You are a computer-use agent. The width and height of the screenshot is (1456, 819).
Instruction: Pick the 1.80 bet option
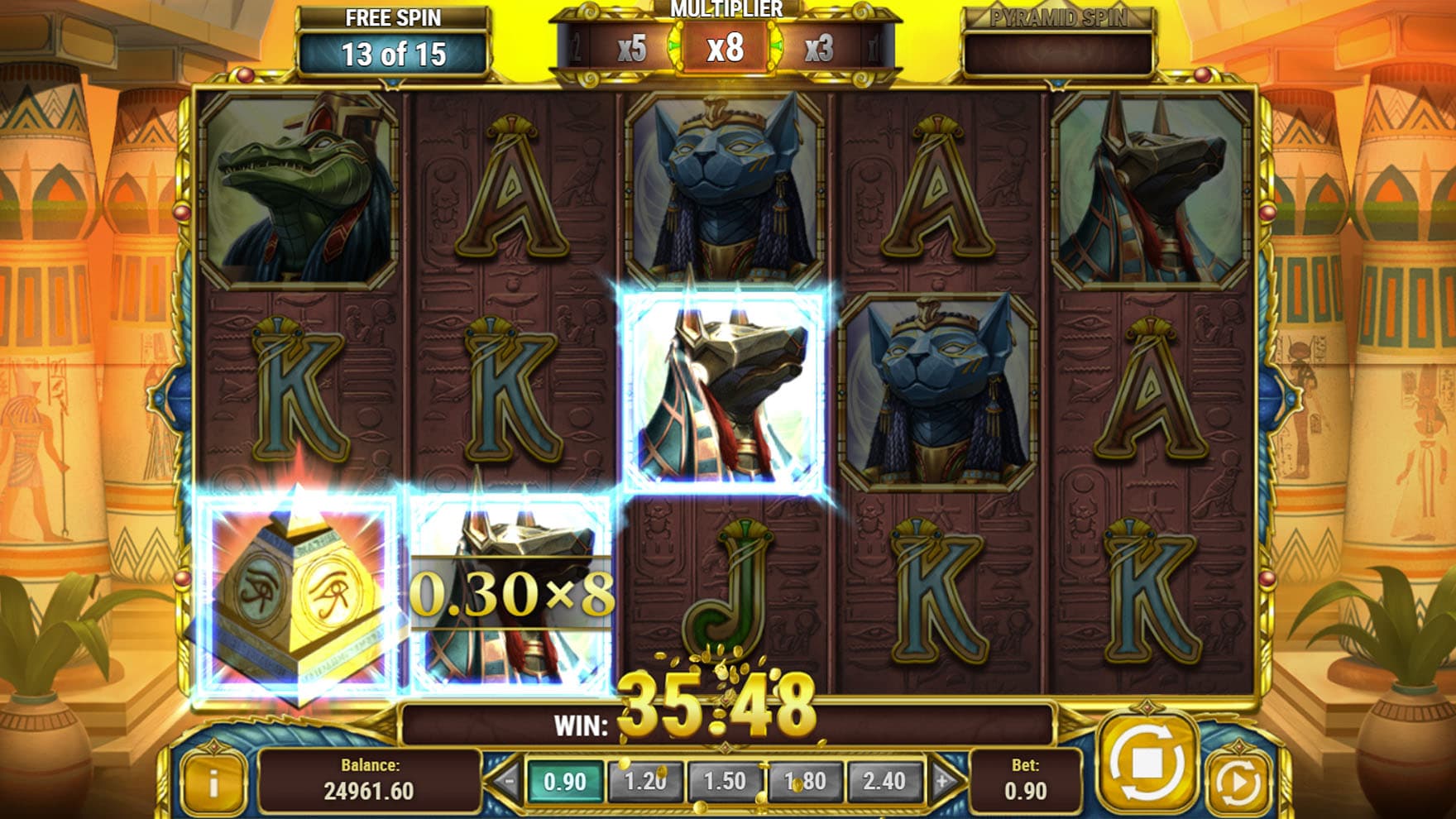(805, 782)
